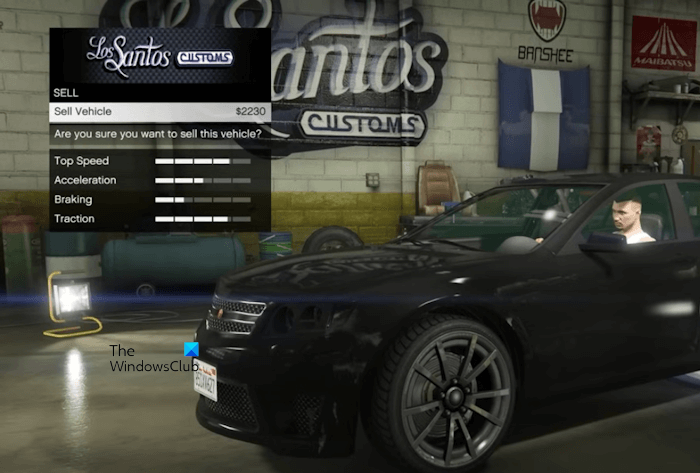Select the Sell Vehicle menu entry

[x=159, y=111]
